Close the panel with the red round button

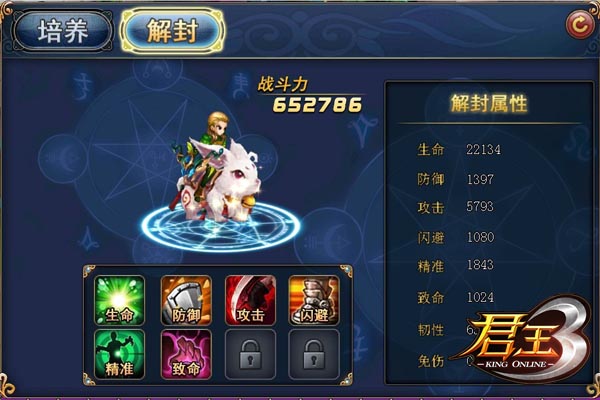tap(576, 23)
